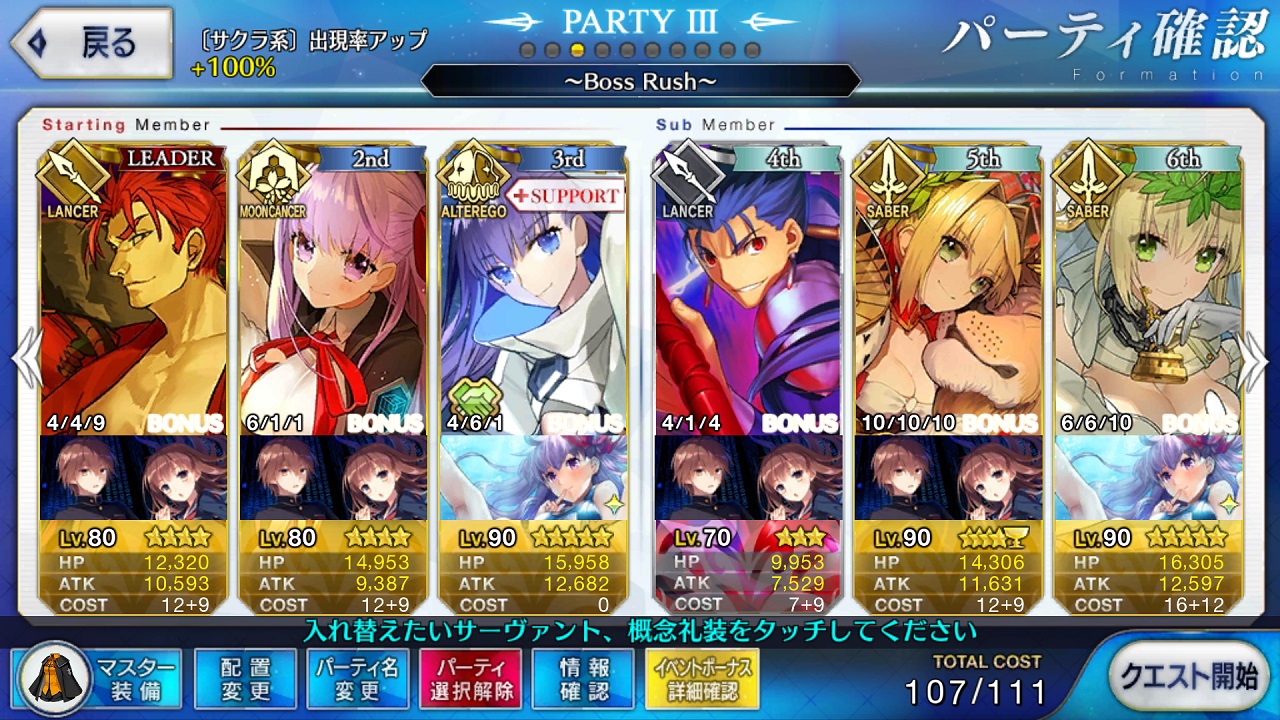Show the previous party with left arrow
The height and width of the screenshot is (720, 1280).
pyautogui.click(x=25, y=357)
